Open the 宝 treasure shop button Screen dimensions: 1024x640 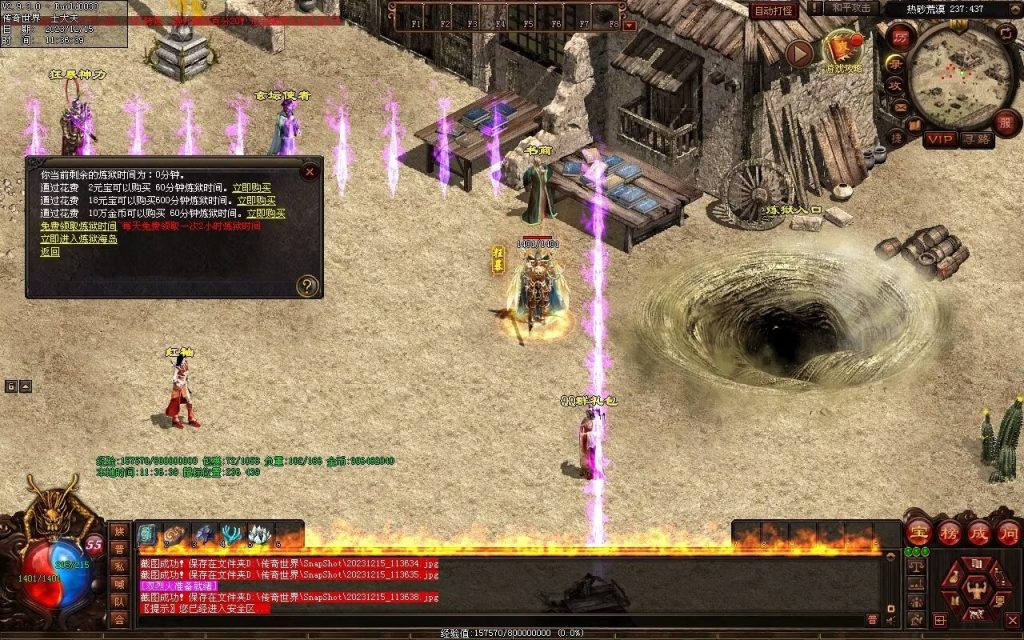(919, 532)
